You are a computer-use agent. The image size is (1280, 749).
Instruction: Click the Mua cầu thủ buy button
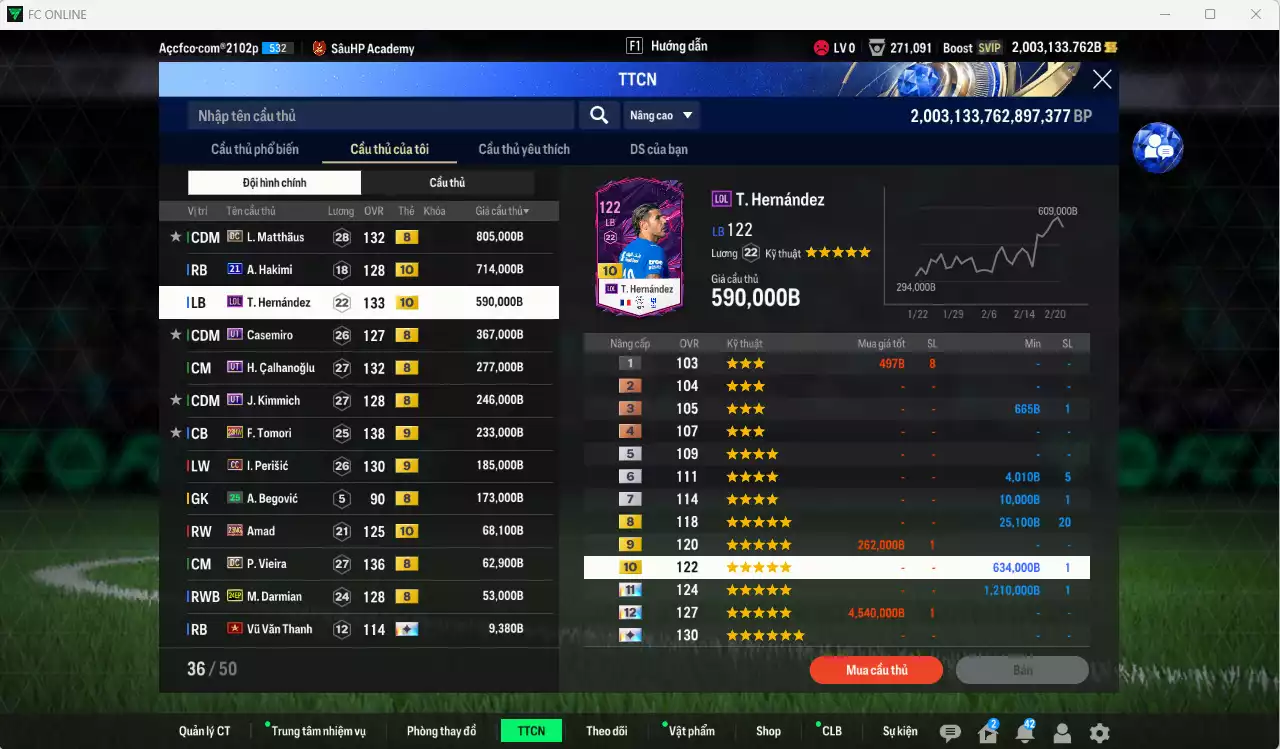[x=876, y=670]
